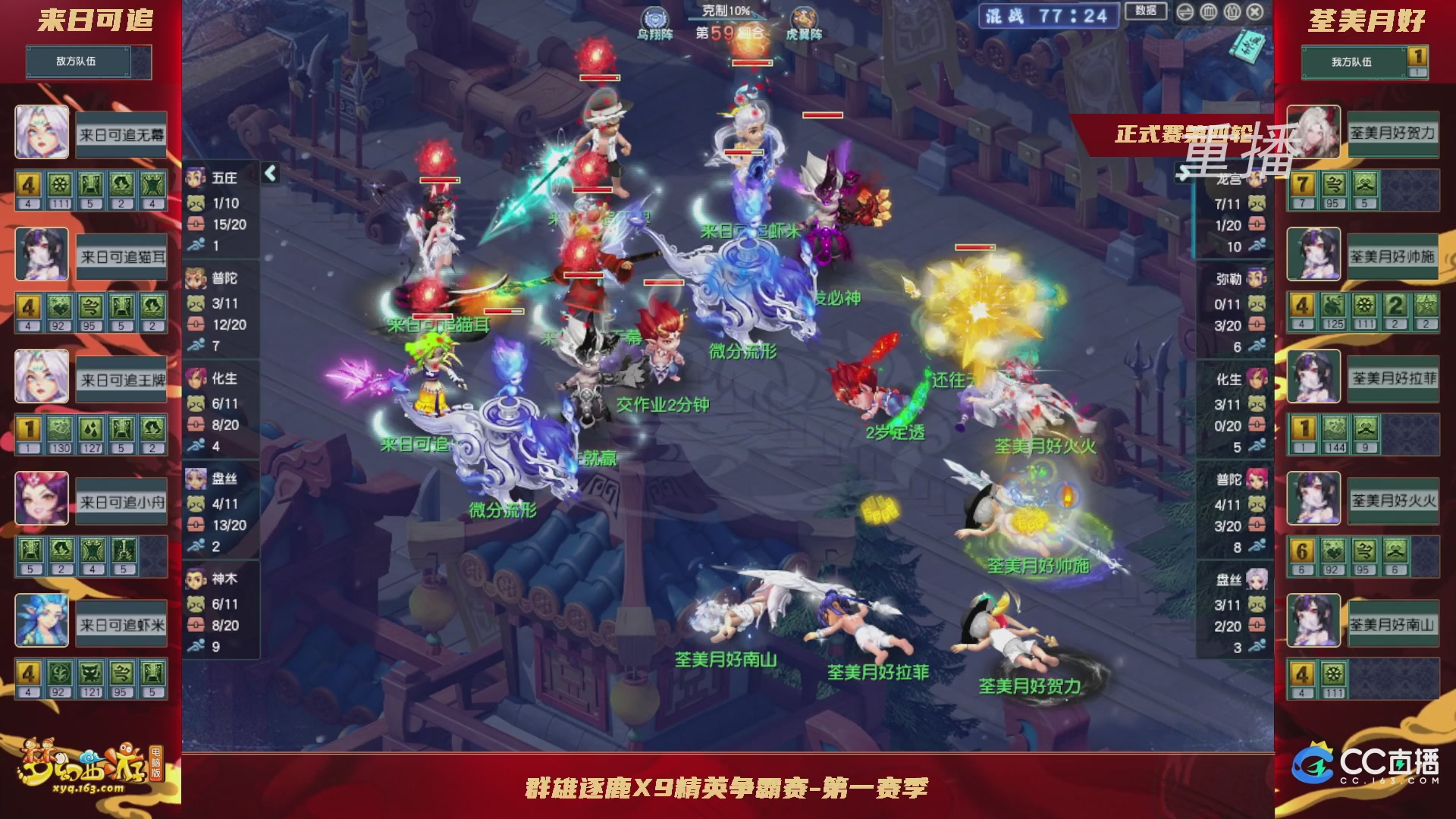
Task: Click the circular building icon next to 数据
Action: coord(1208,11)
